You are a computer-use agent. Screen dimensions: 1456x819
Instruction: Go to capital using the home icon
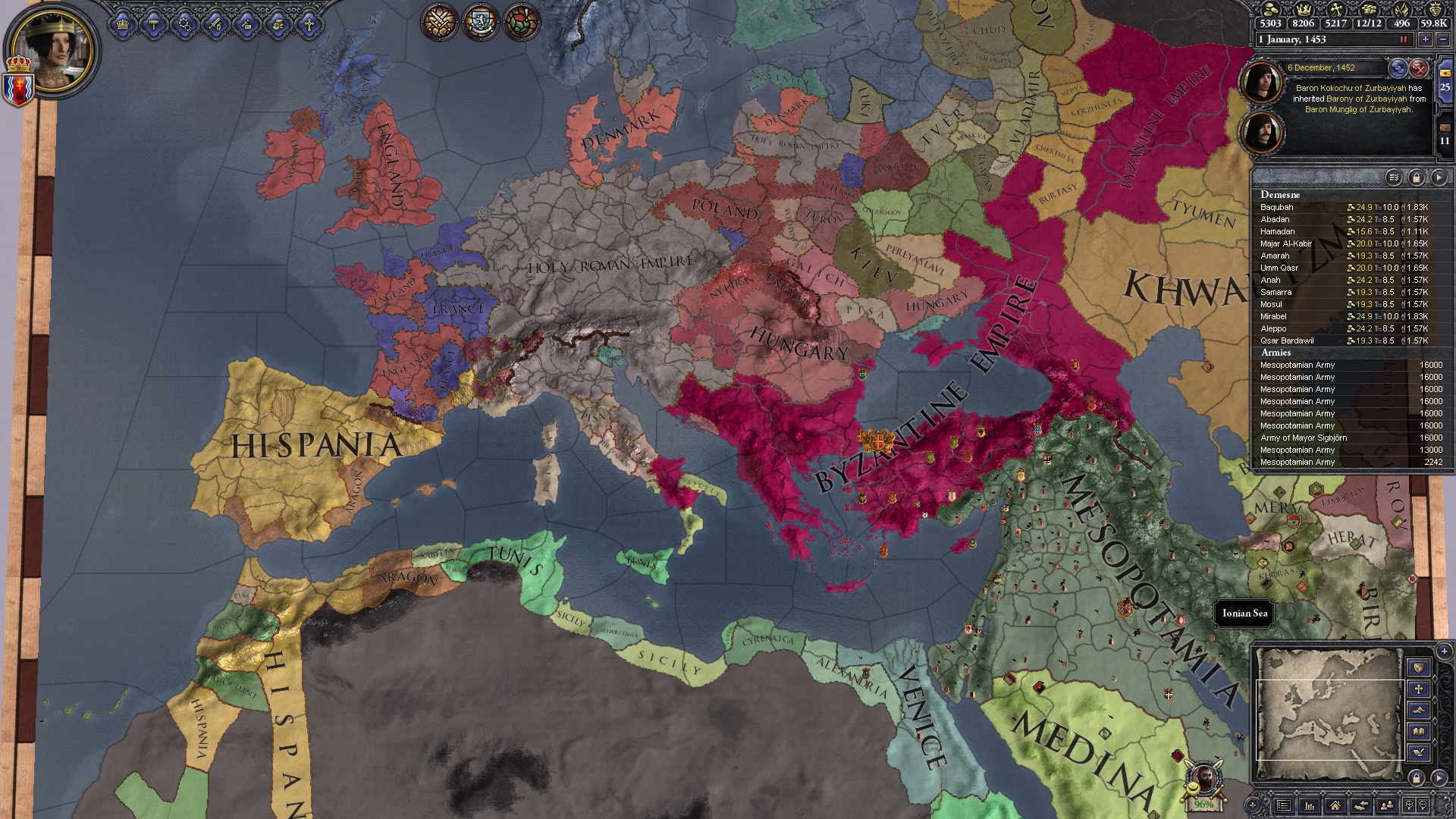pos(1335,805)
